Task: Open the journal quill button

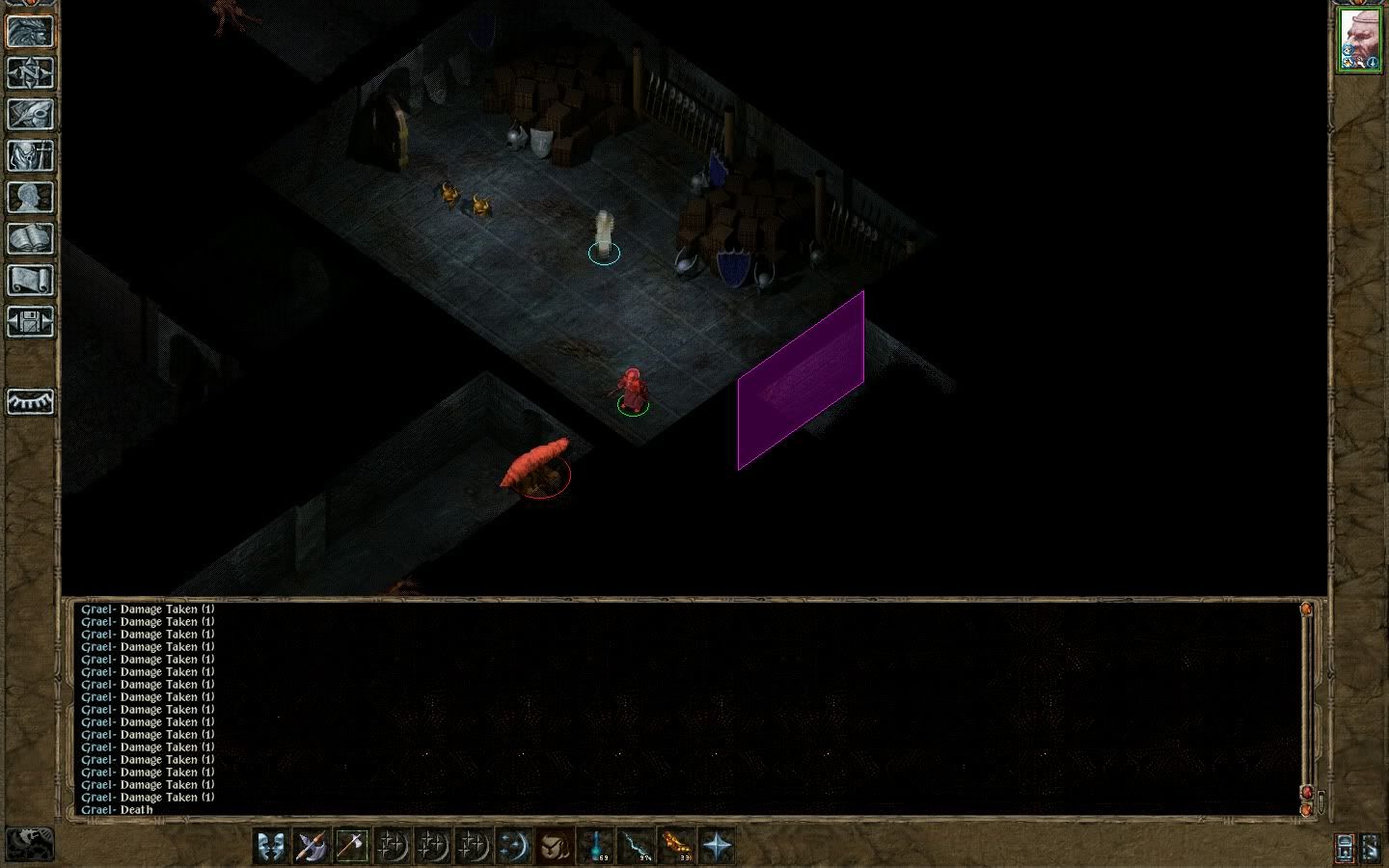Action: tap(30, 114)
